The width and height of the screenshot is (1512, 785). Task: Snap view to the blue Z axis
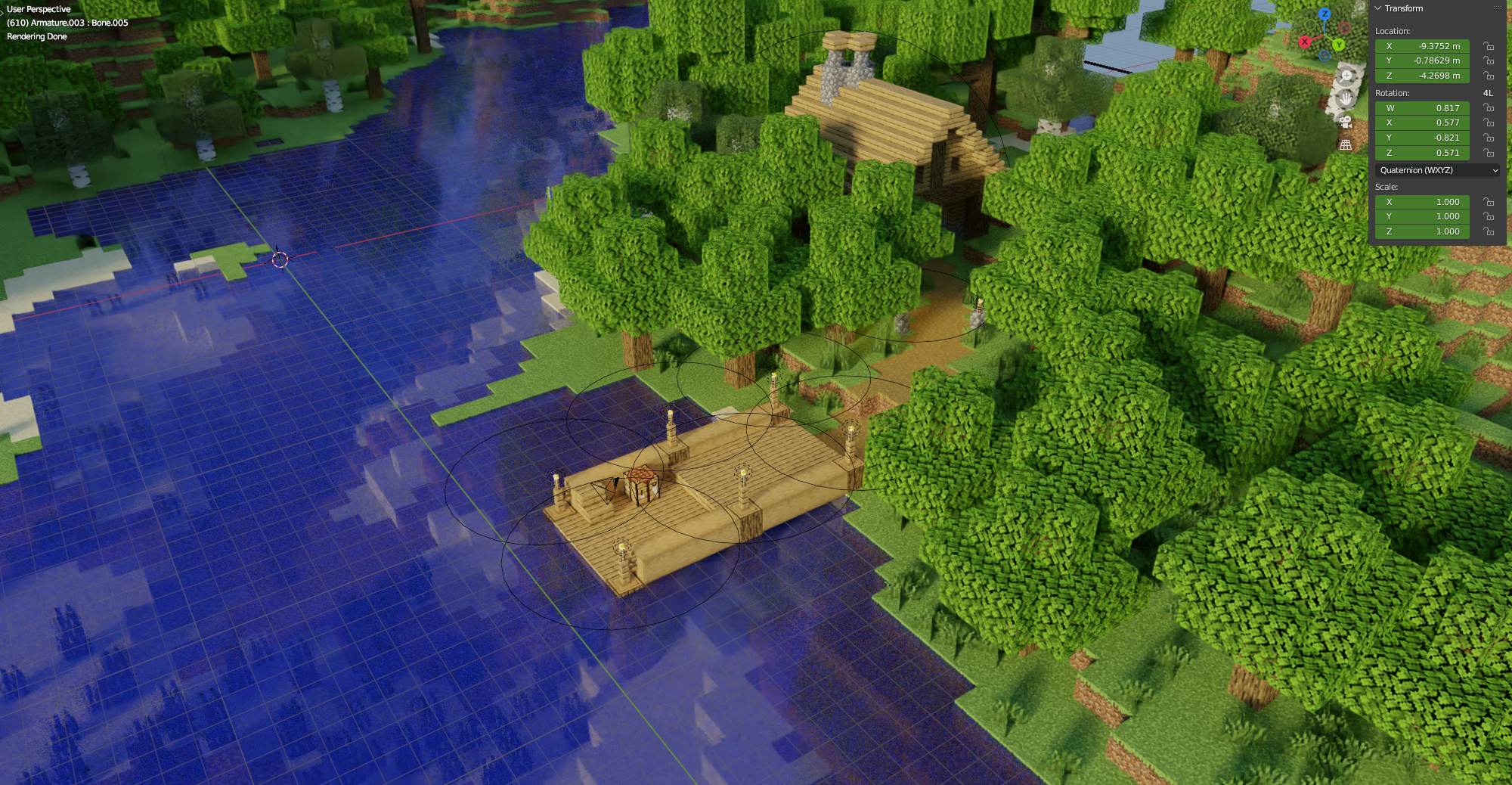[x=1325, y=14]
